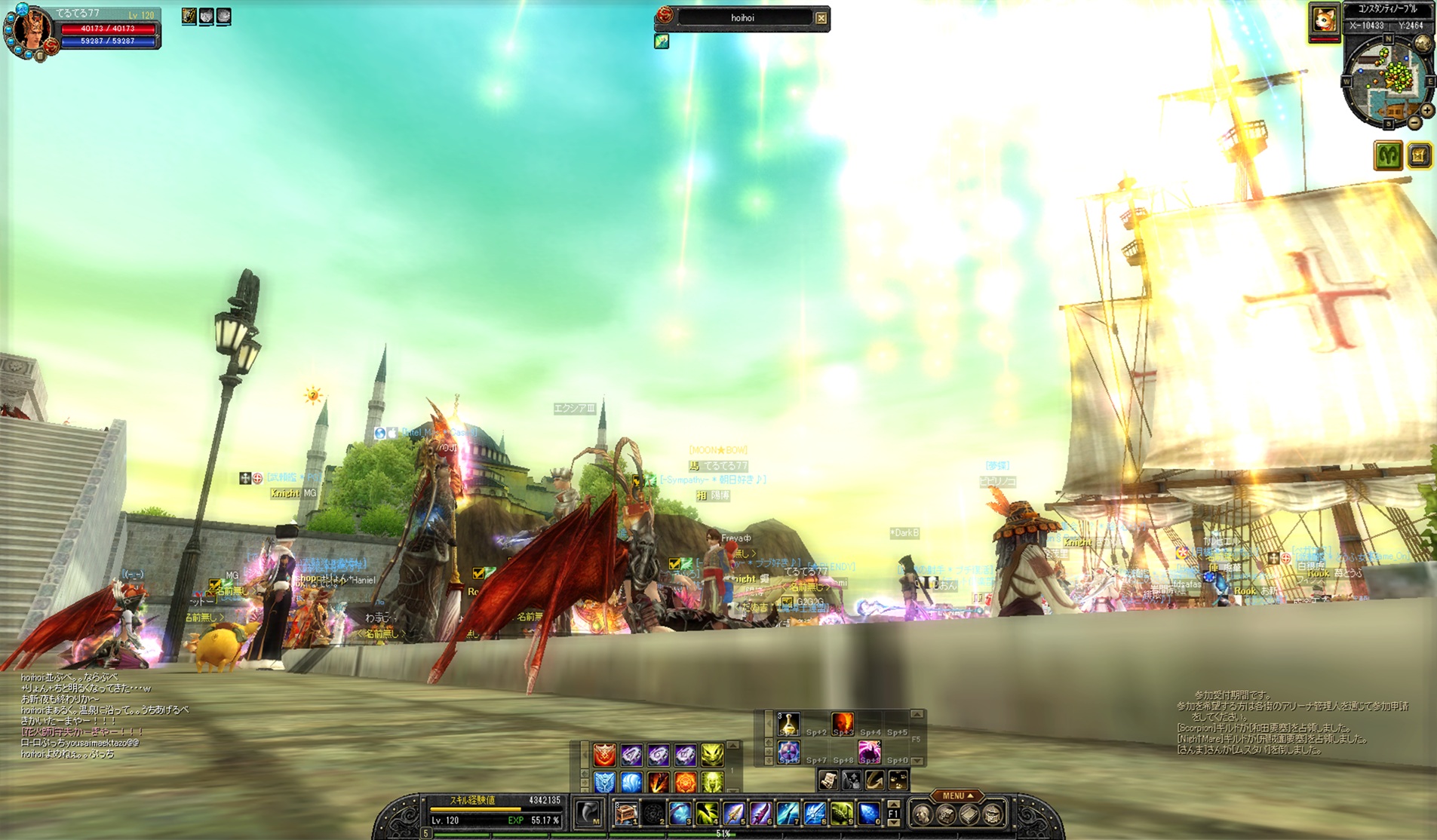This screenshot has height=840, width=1437.
Task: Zoom in the minimap with the plus button
Action: pos(1426,110)
